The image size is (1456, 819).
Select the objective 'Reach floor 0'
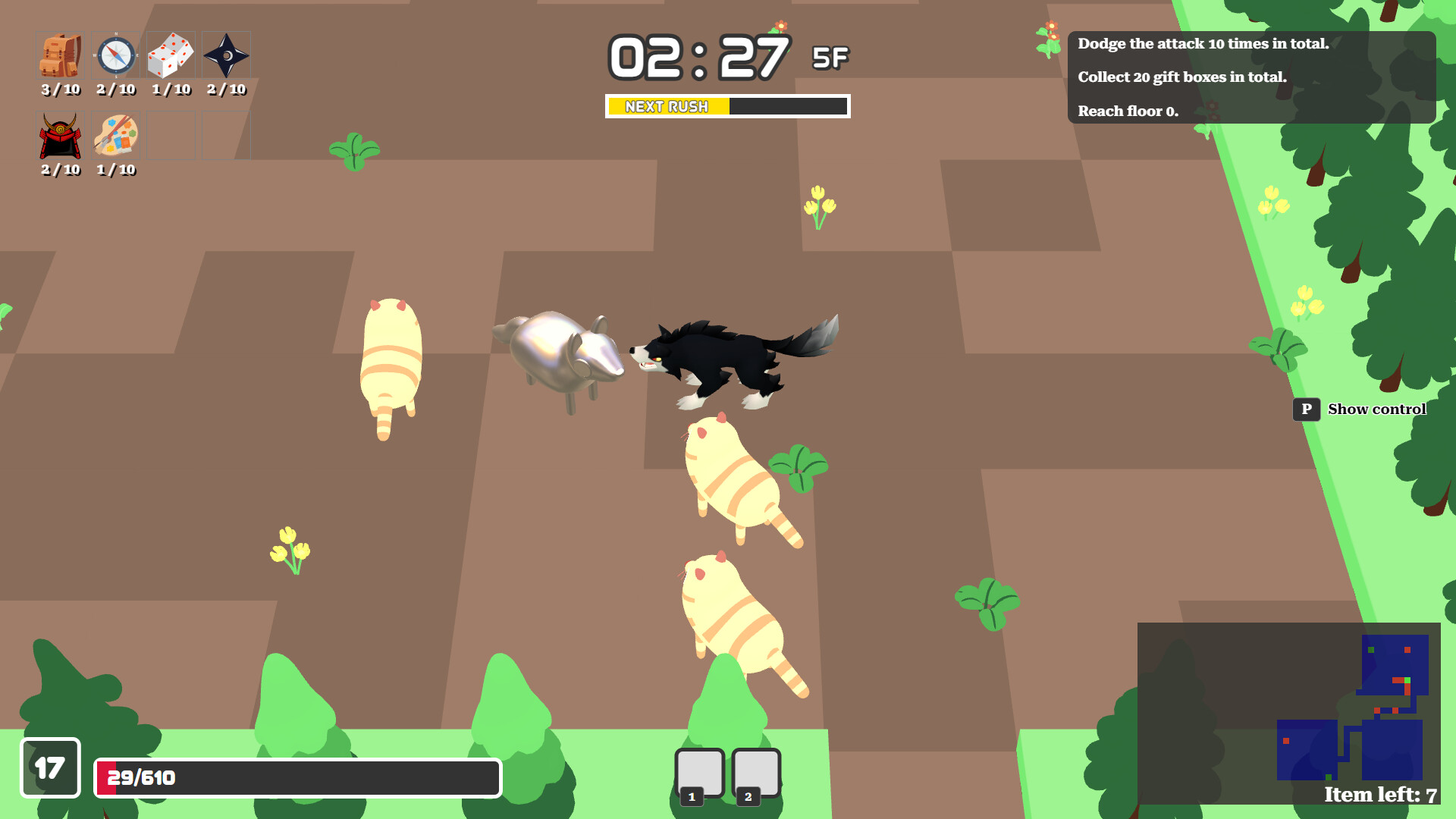point(1128,111)
